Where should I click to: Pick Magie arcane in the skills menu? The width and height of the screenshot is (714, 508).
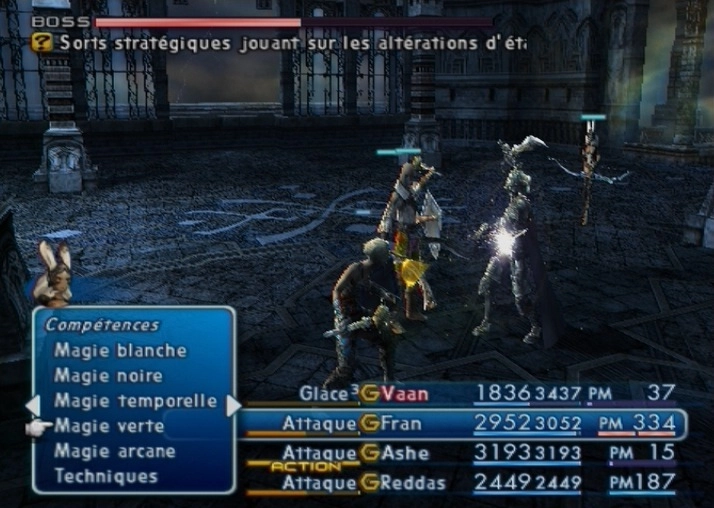[114, 451]
